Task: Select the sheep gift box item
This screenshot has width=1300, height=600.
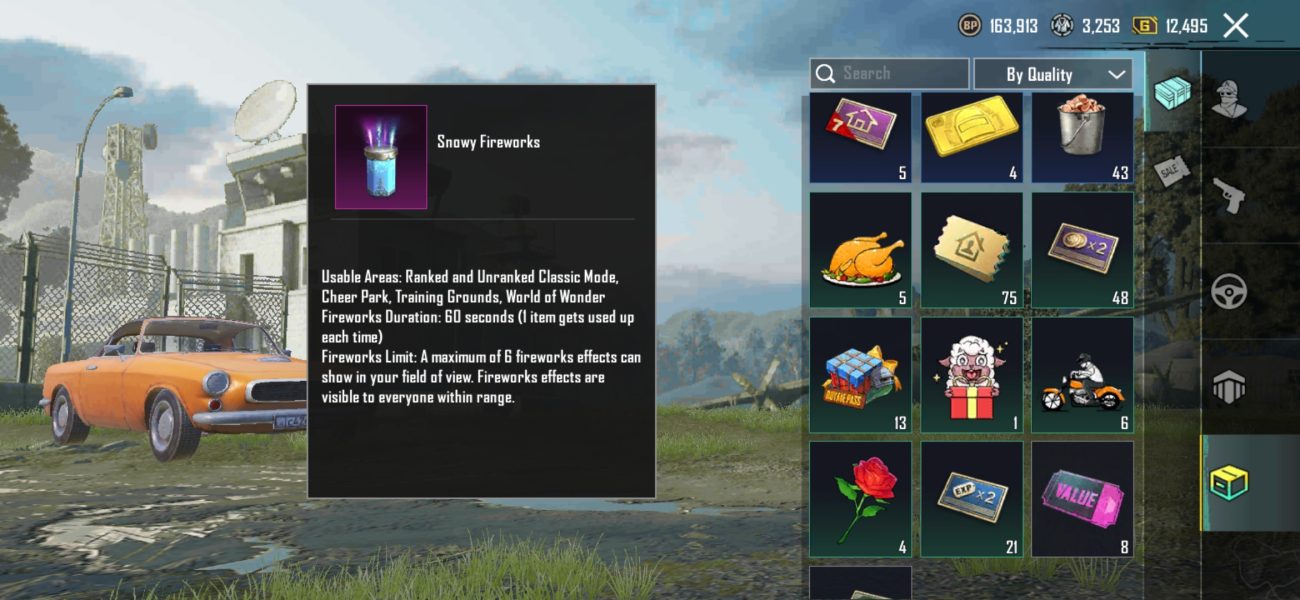Action: click(971, 375)
